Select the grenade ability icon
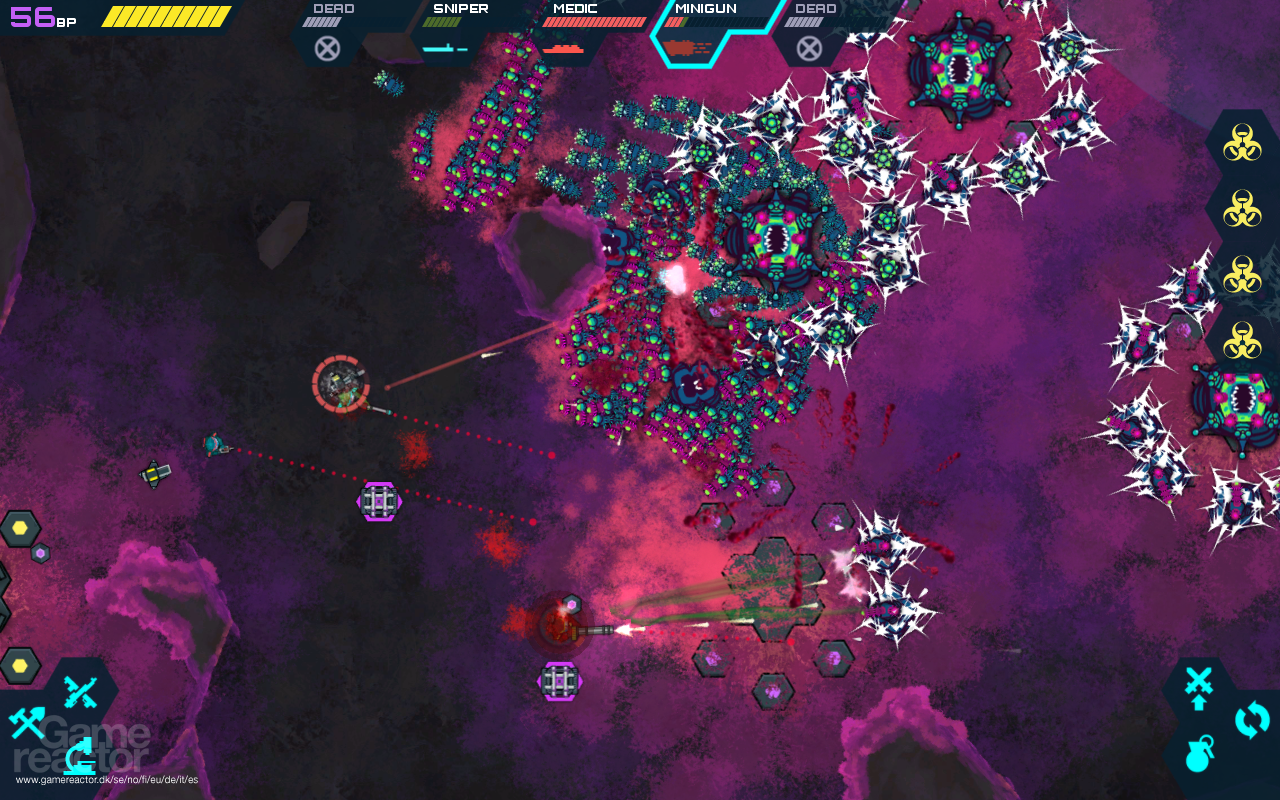1280x800 pixels. (x=1198, y=757)
